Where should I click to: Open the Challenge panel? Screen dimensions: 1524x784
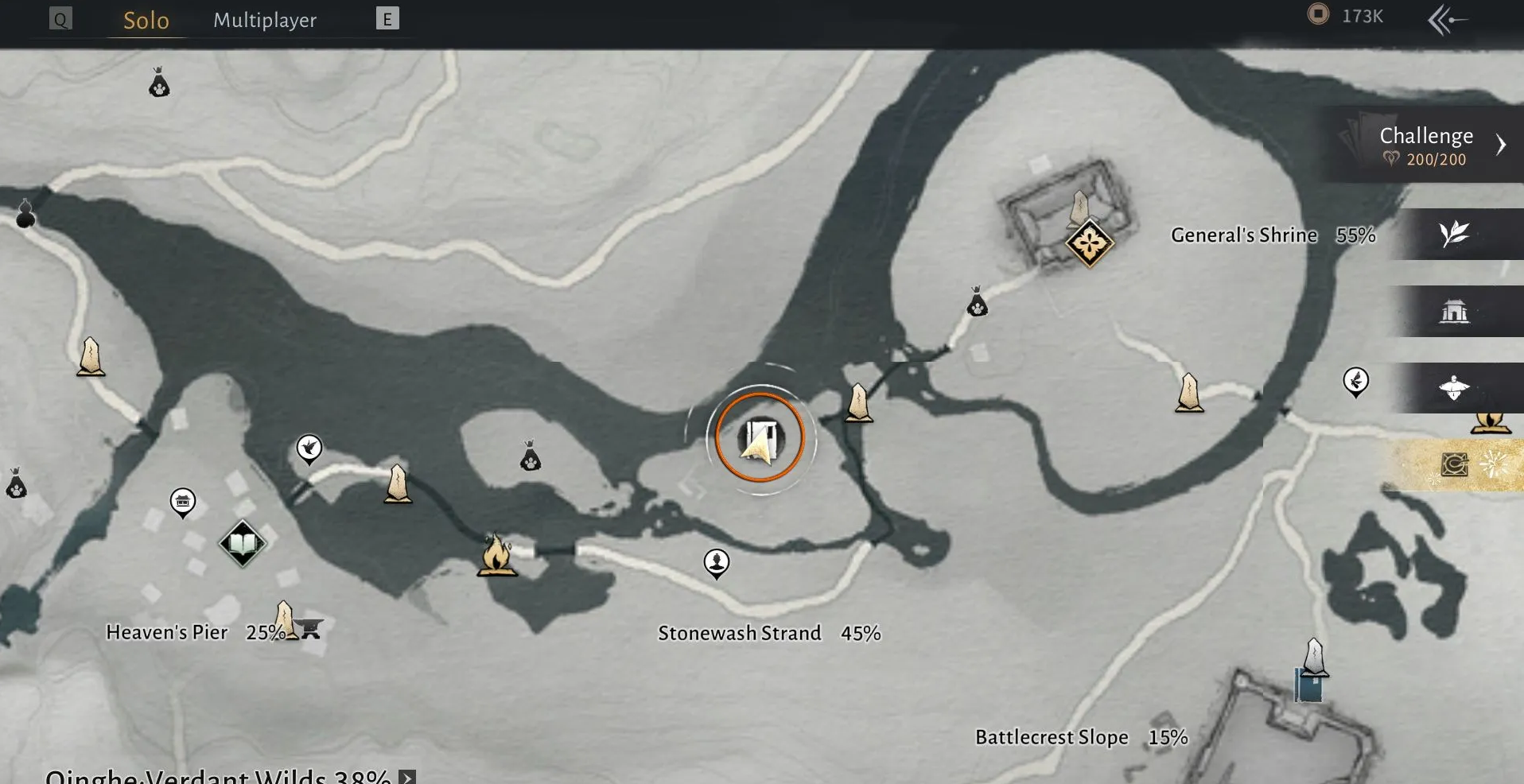click(1425, 145)
